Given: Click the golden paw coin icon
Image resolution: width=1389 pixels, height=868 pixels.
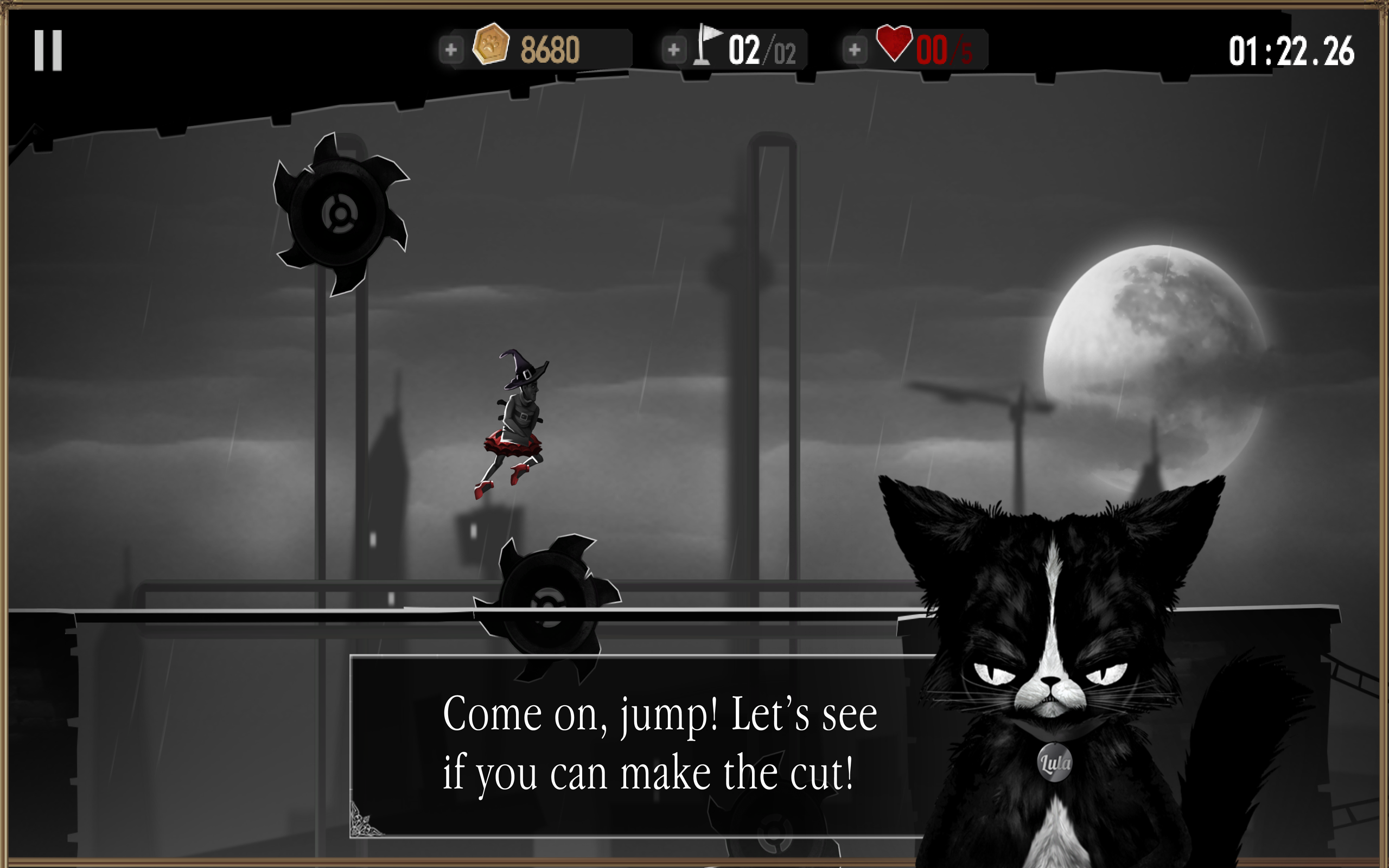Looking at the screenshot, I should point(490,48).
